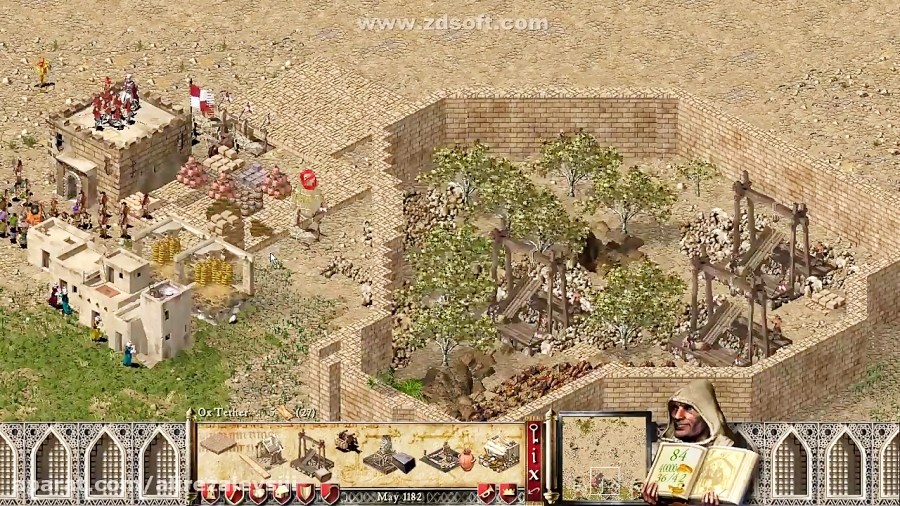Image resolution: width=900 pixels, height=506 pixels.
Task: Switch to the castle tower shield category
Action: (x=209, y=494)
